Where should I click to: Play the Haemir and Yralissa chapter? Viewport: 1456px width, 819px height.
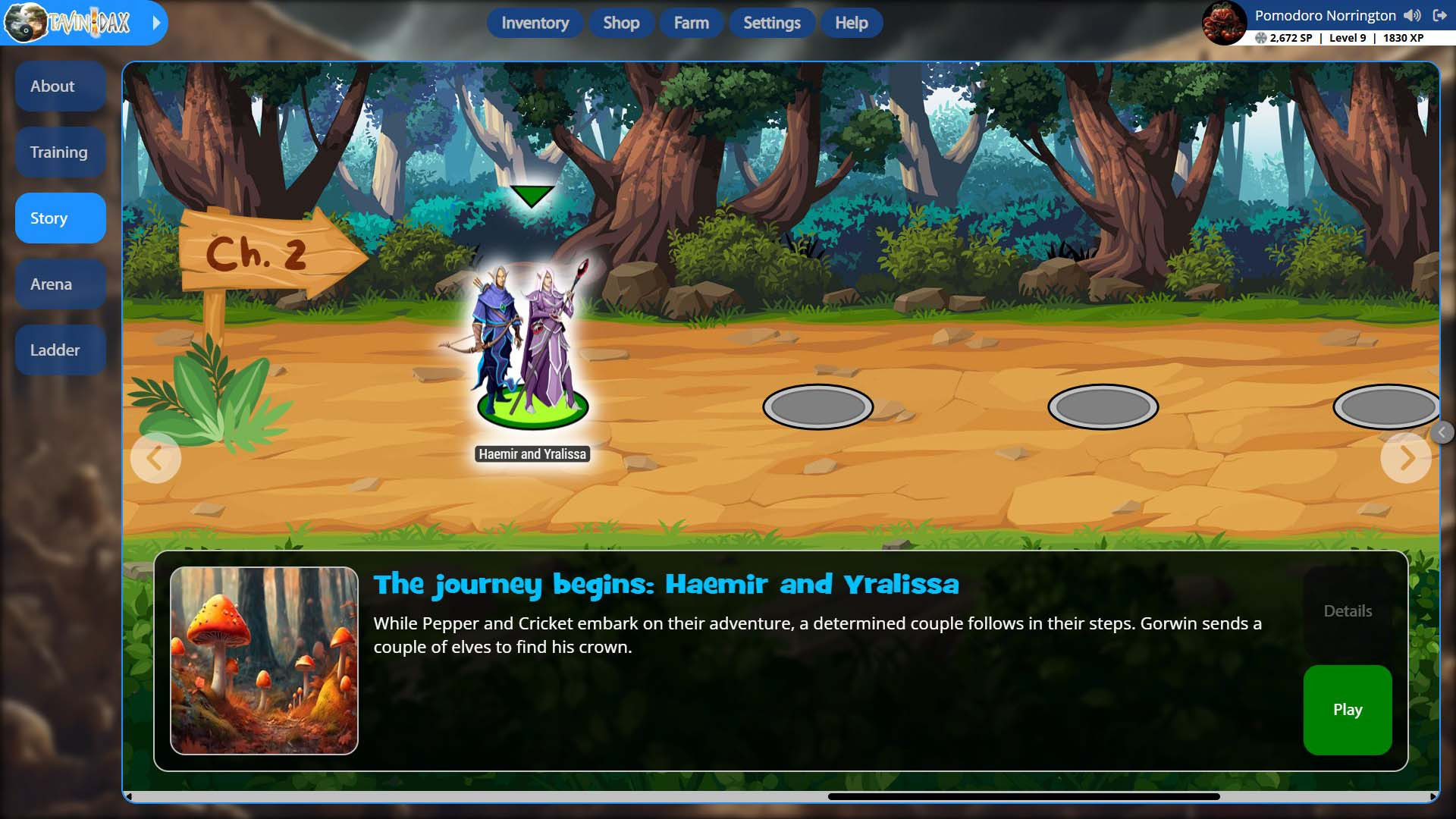click(x=1347, y=710)
